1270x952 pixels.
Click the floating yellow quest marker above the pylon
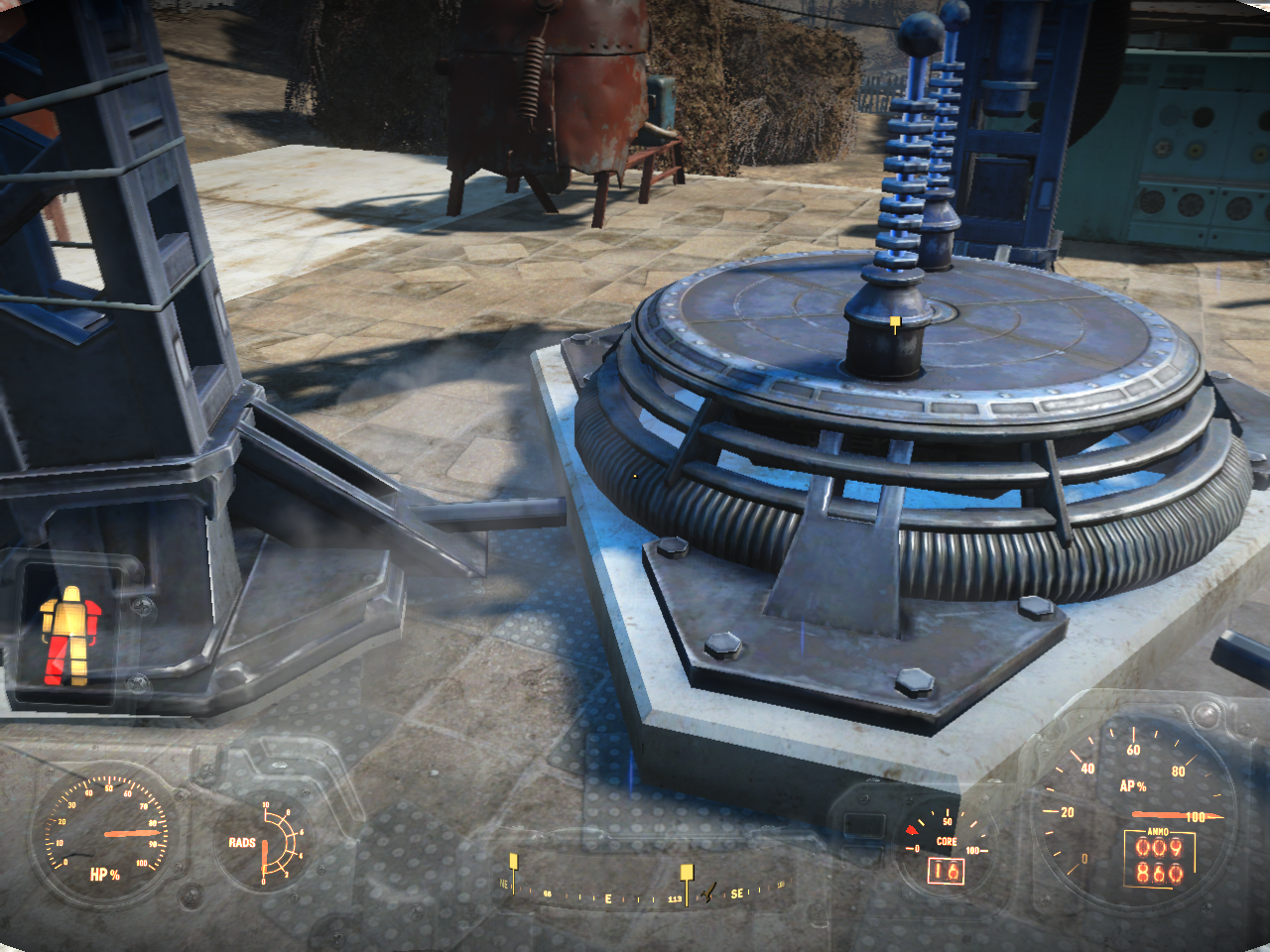[x=896, y=322]
